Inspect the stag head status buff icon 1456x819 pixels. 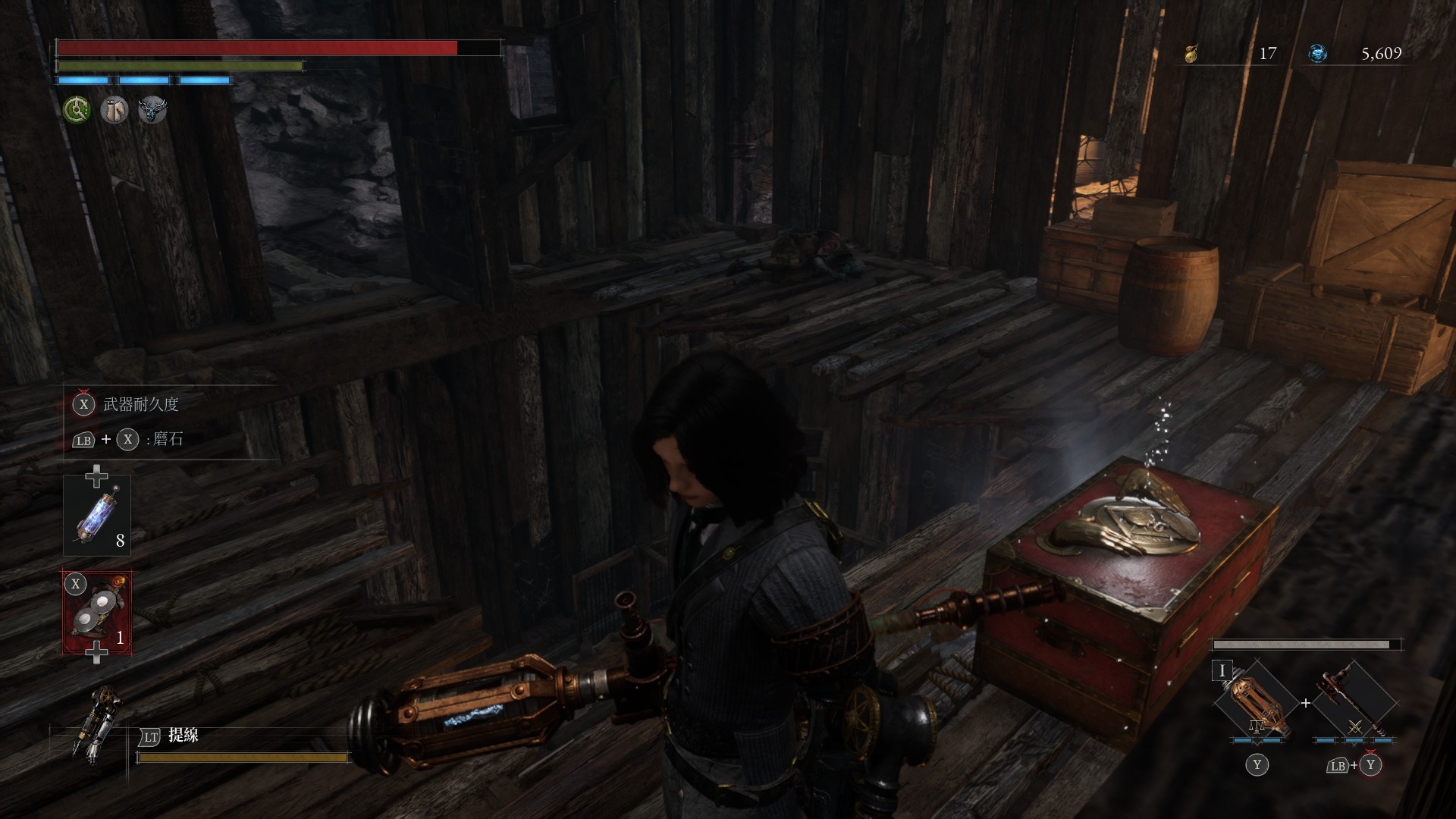tap(152, 110)
